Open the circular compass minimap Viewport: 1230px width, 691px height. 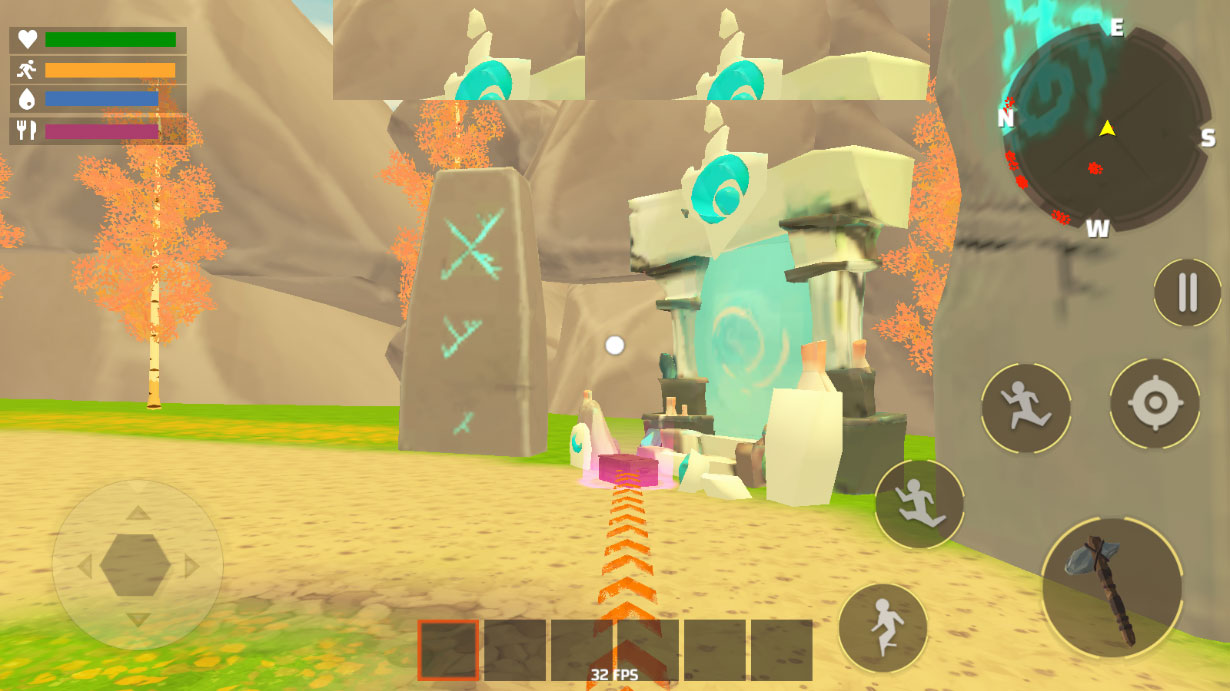tap(1106, 128)
